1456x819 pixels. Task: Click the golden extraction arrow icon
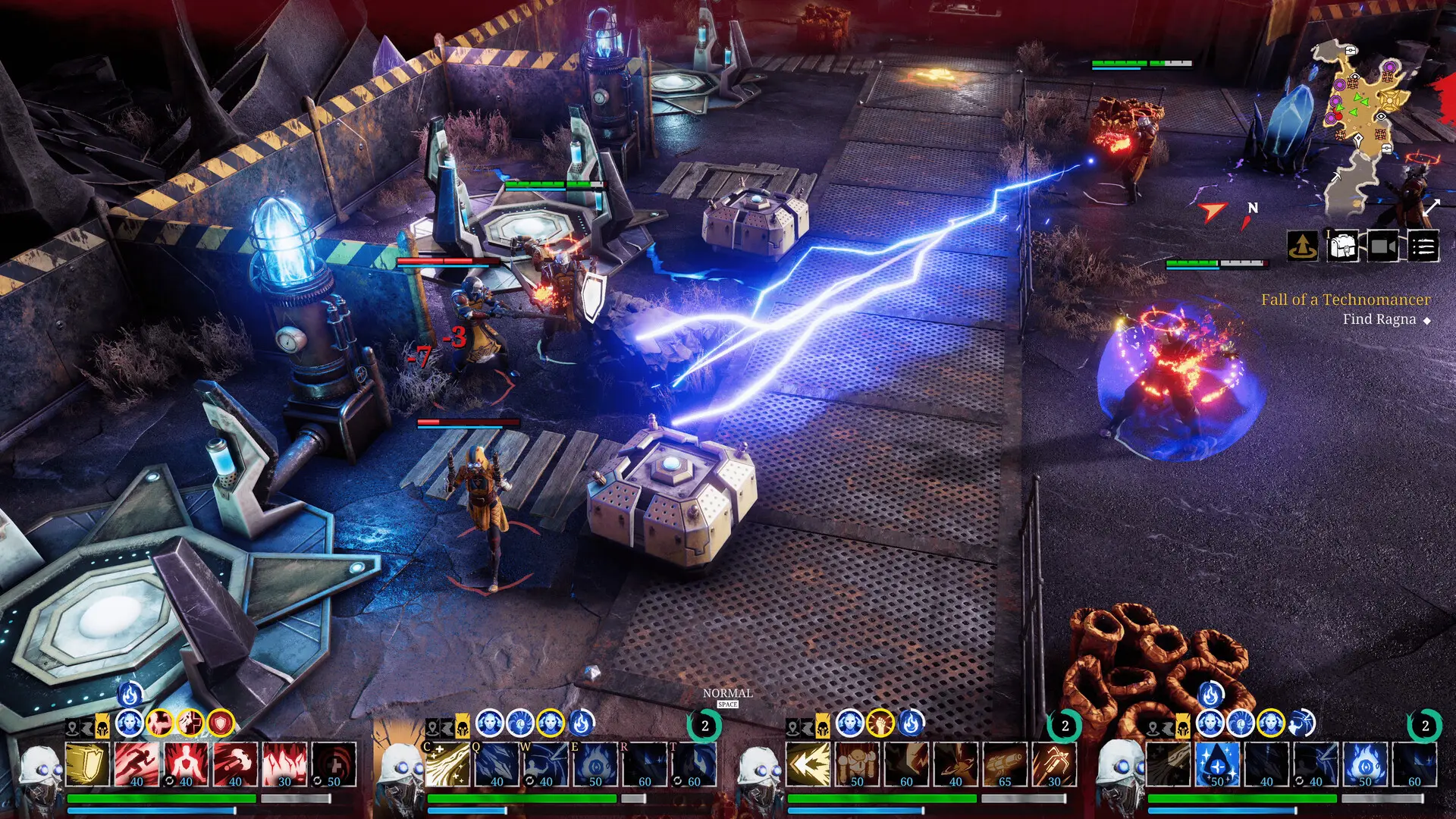pyautogui.click(x=1303, y=246)
